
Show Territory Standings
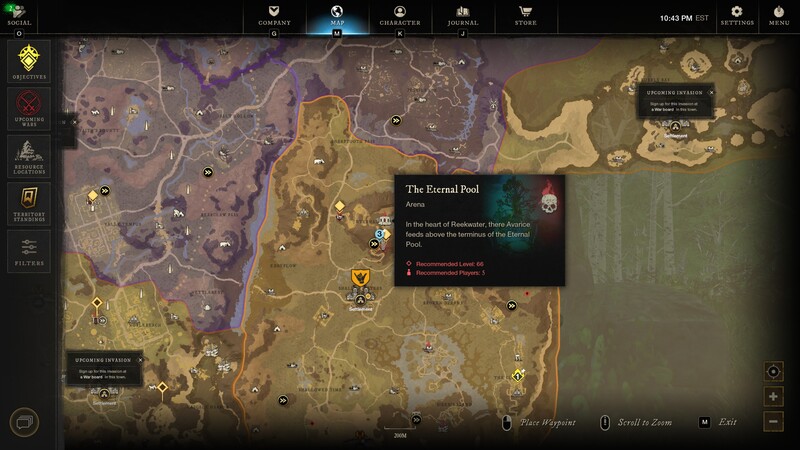[29, 202]
